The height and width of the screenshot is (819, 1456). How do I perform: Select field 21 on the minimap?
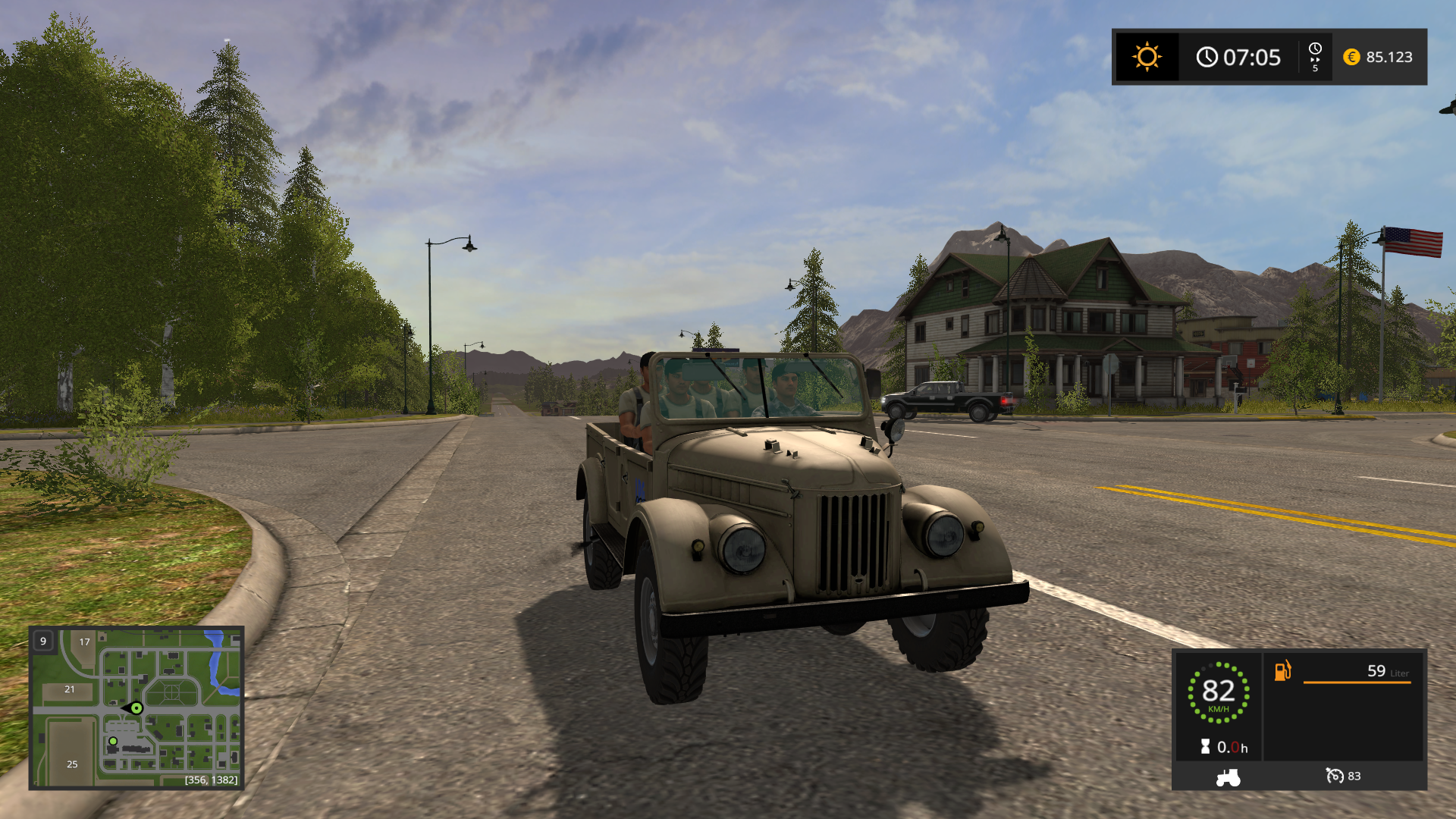[70, 689]
